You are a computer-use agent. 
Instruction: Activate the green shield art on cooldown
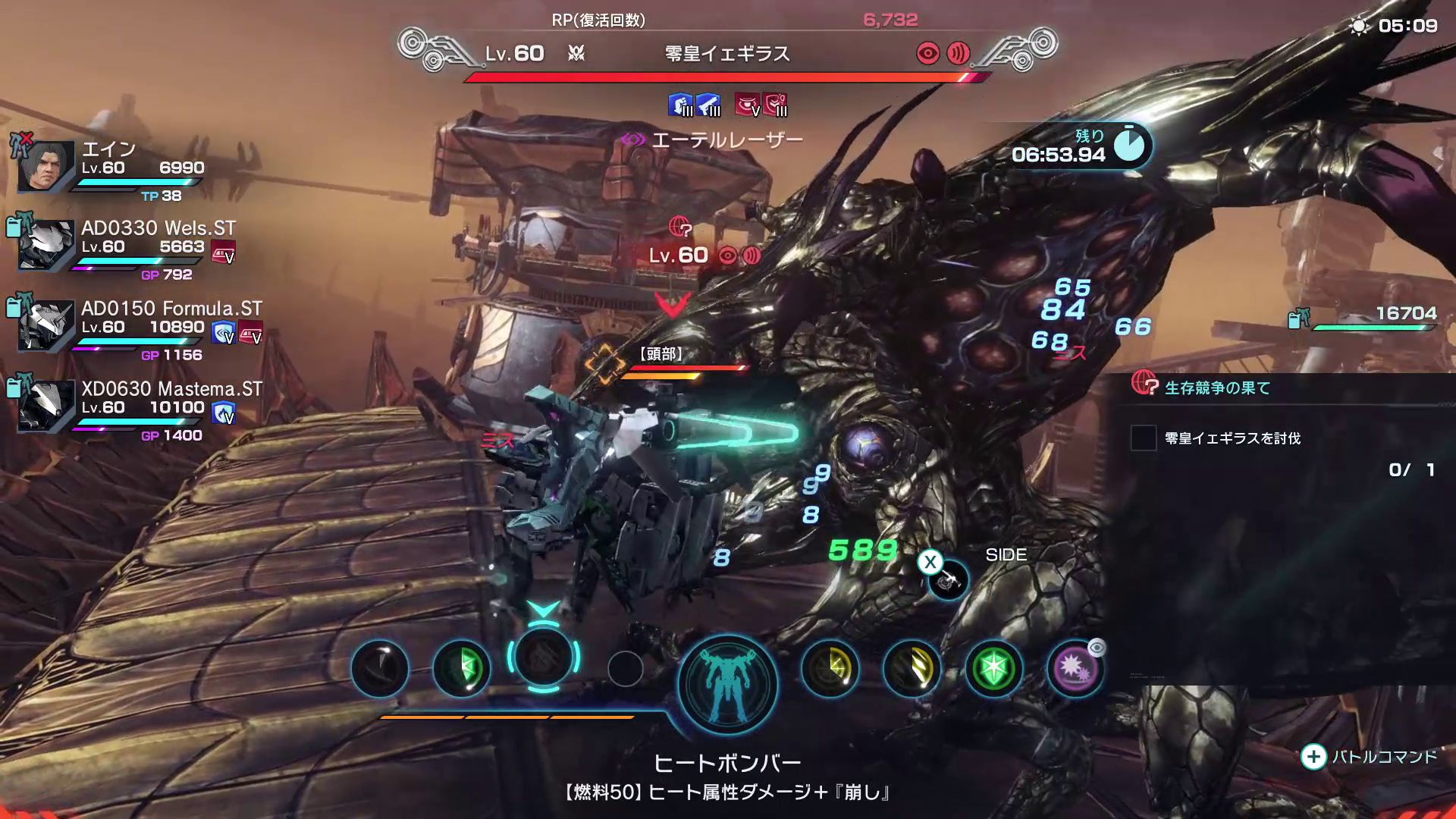click(461, 668)
